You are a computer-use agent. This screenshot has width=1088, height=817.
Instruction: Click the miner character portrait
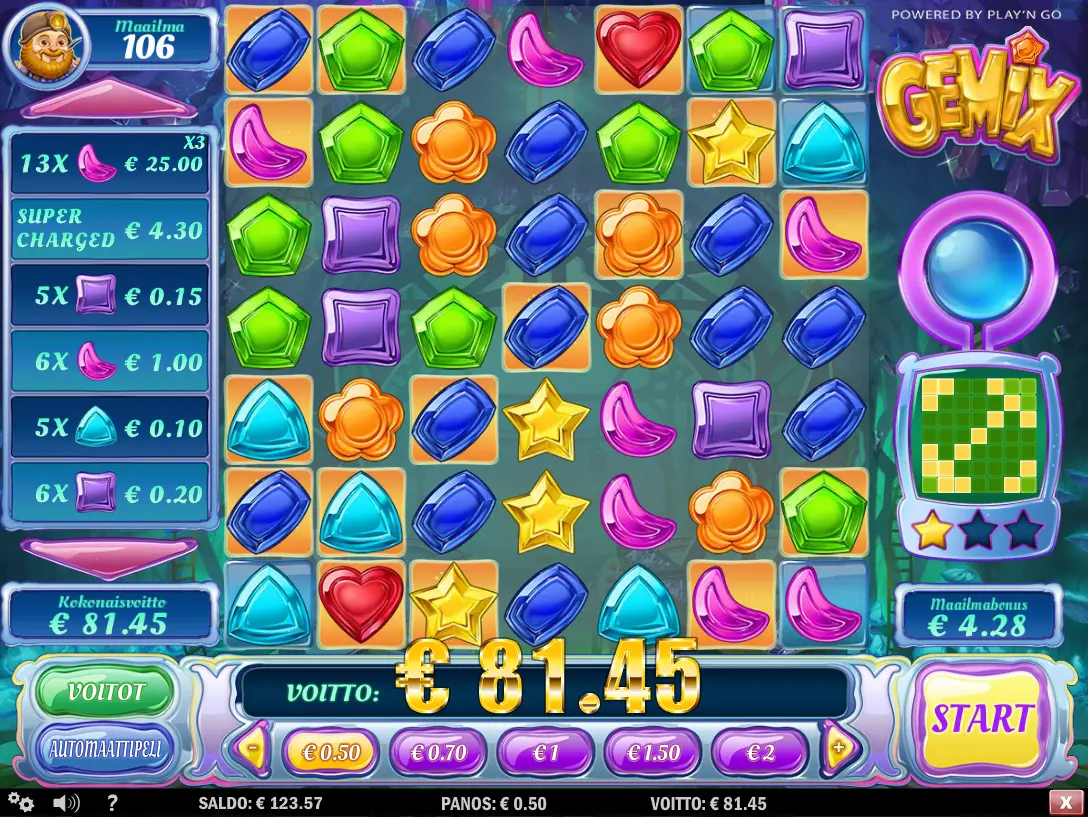pyautogui.click(x=46, y=44)
